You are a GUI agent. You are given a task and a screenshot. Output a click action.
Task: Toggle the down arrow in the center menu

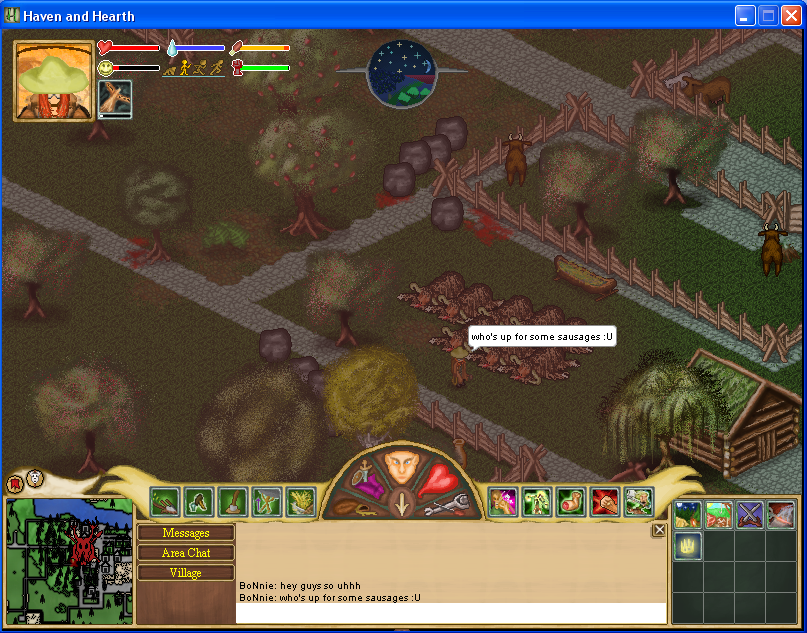click(x=402, y=503)
